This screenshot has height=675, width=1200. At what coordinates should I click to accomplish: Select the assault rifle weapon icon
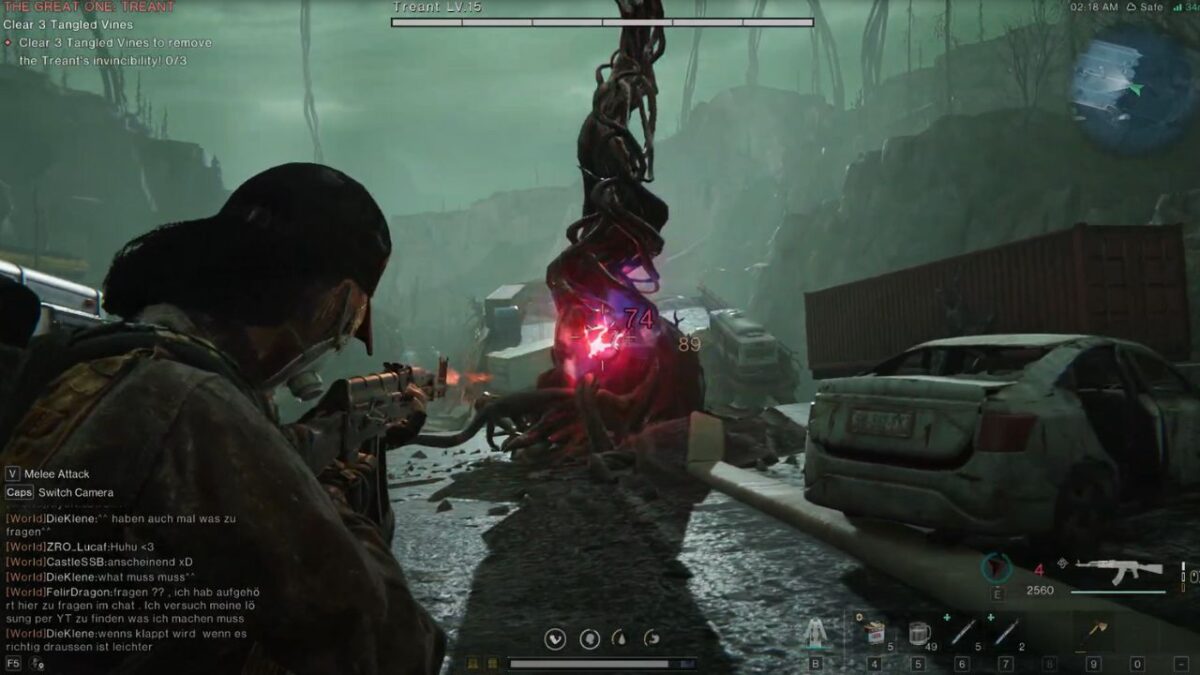pyautogui.click(x=1118, y=570)
